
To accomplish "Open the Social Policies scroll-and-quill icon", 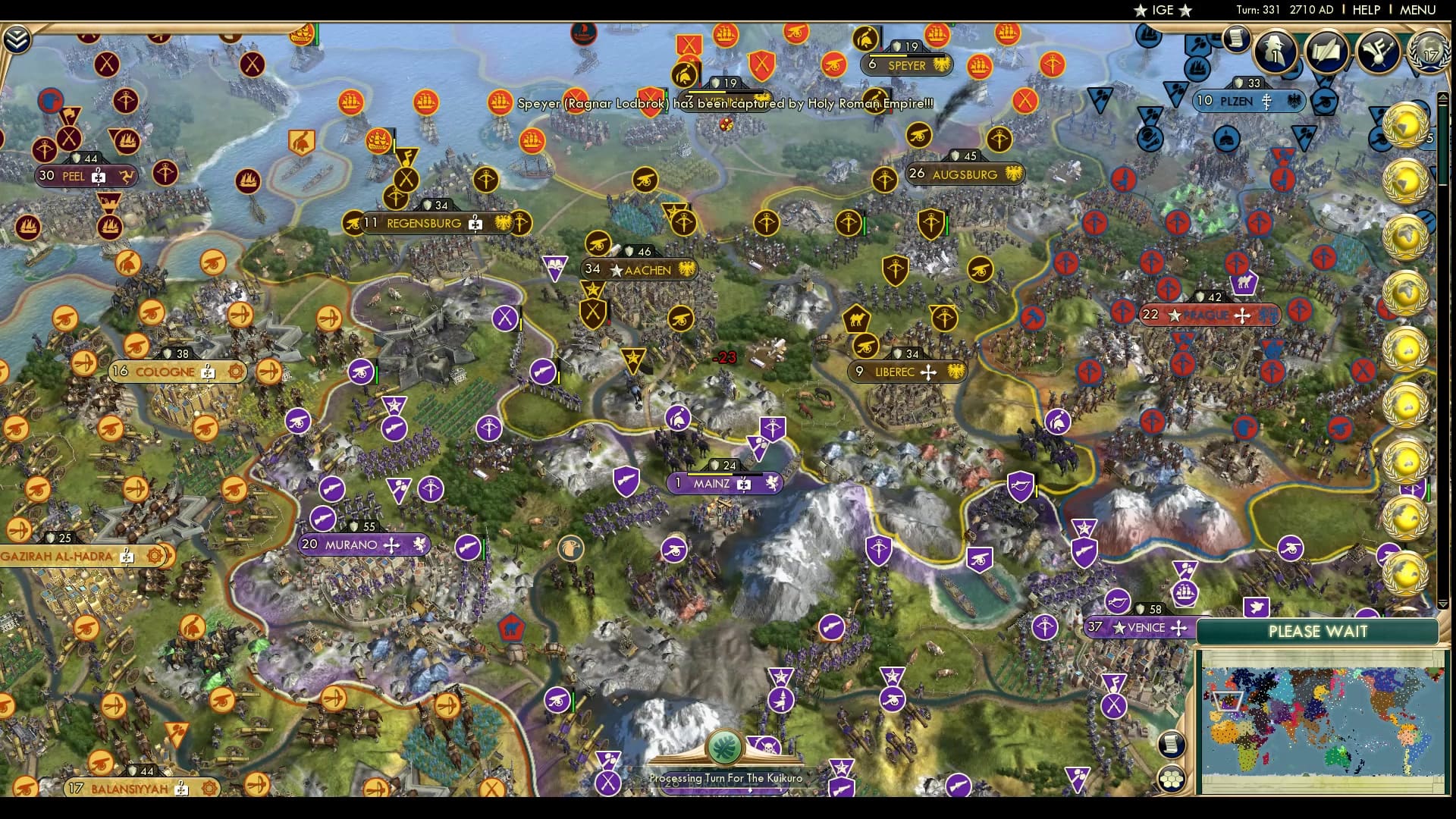I will [x=1326, y=52].
